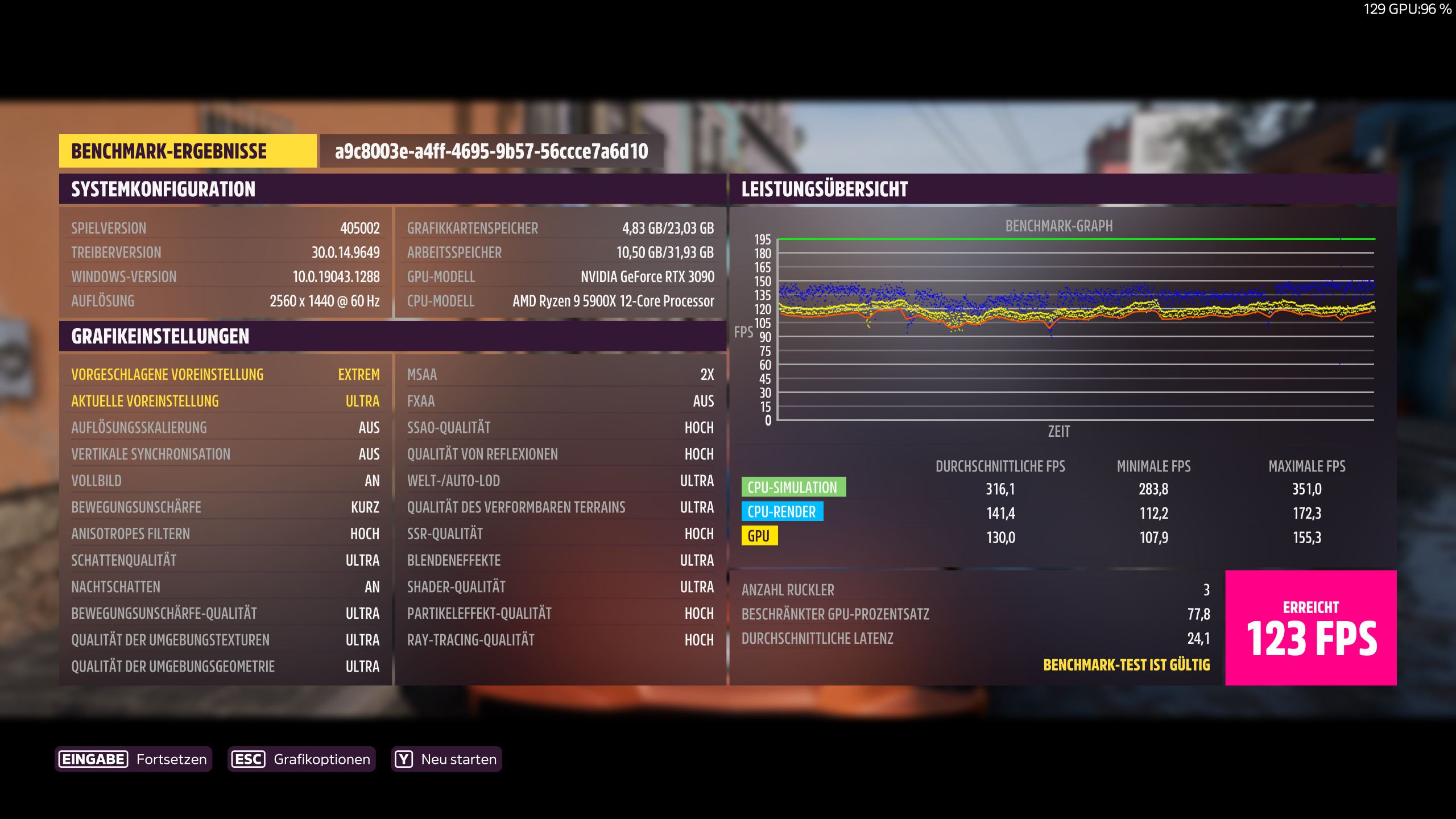Click the ESC key prompt icon

pyautogui.click(x=248, y=758)
